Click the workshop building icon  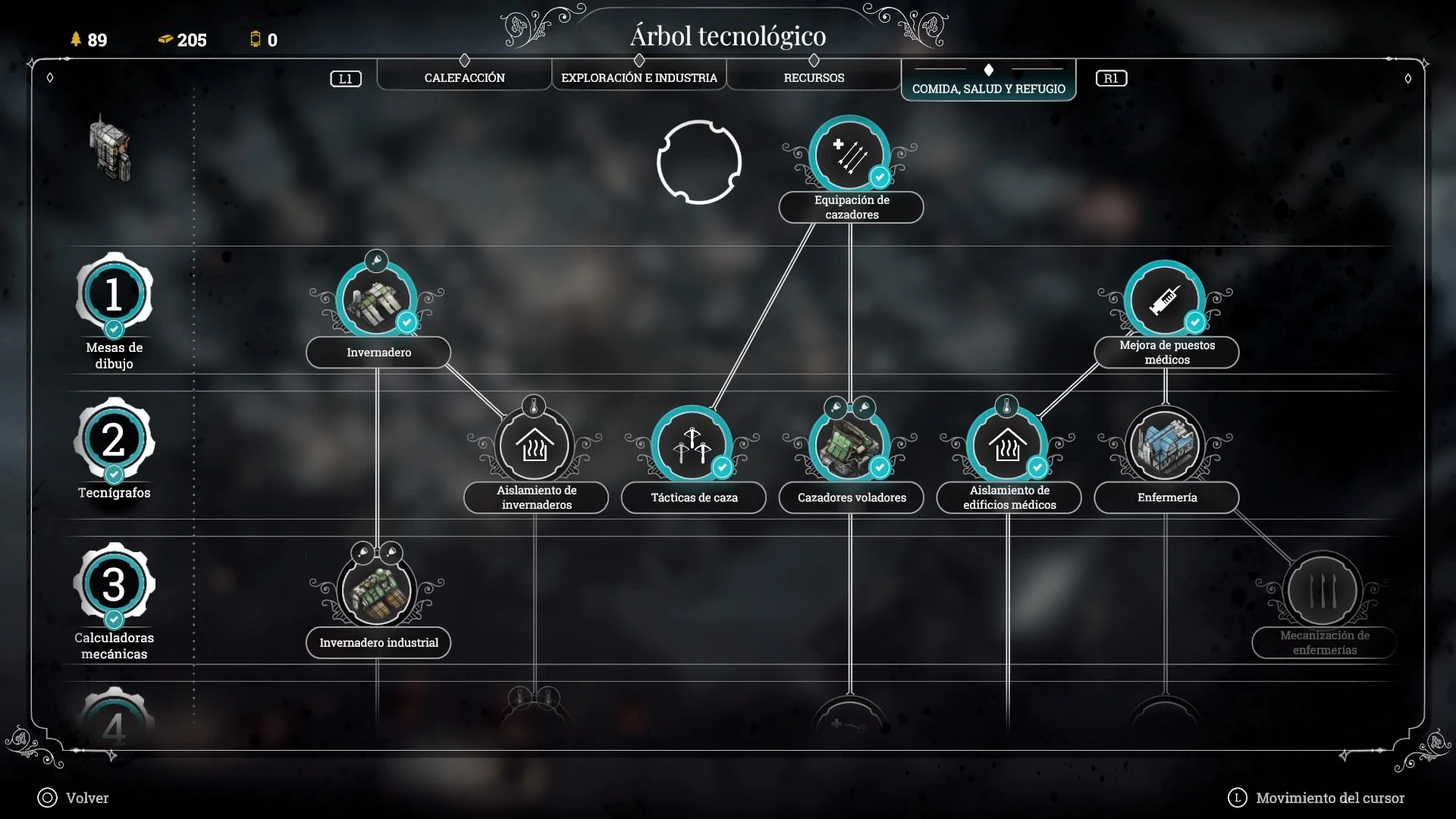point(111,148)
